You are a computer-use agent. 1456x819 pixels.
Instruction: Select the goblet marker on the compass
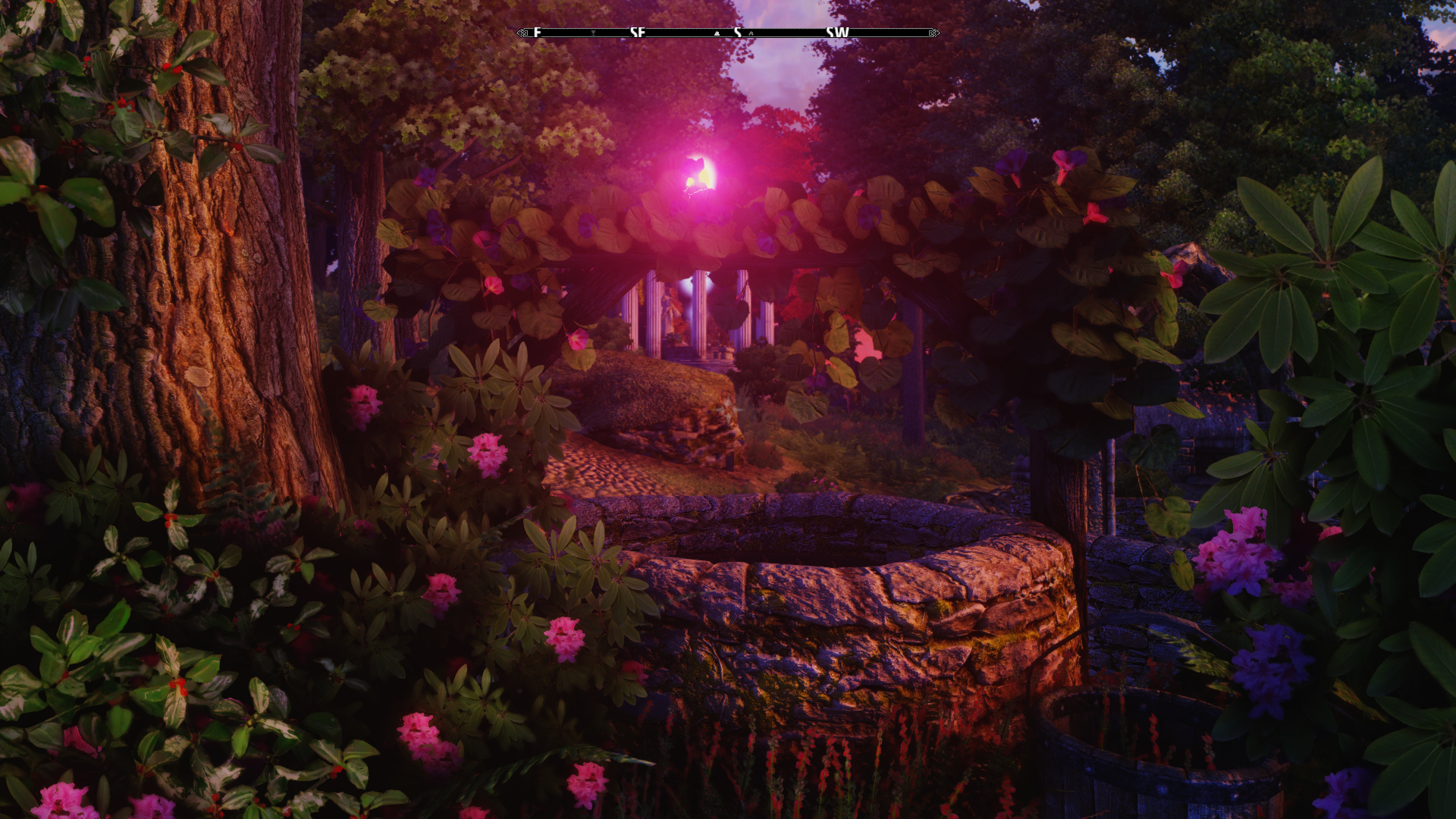[593, 33]
